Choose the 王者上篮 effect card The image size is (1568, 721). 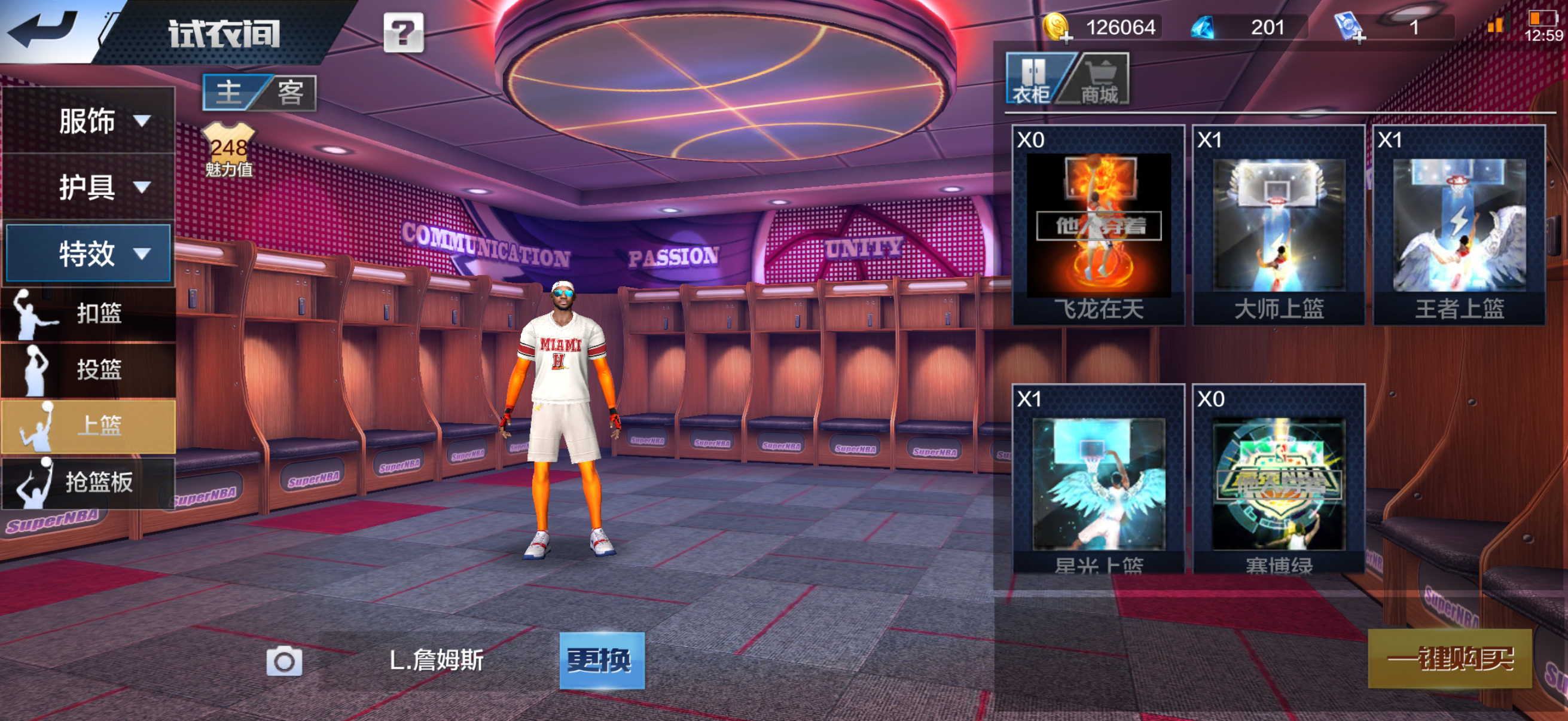1459,225
